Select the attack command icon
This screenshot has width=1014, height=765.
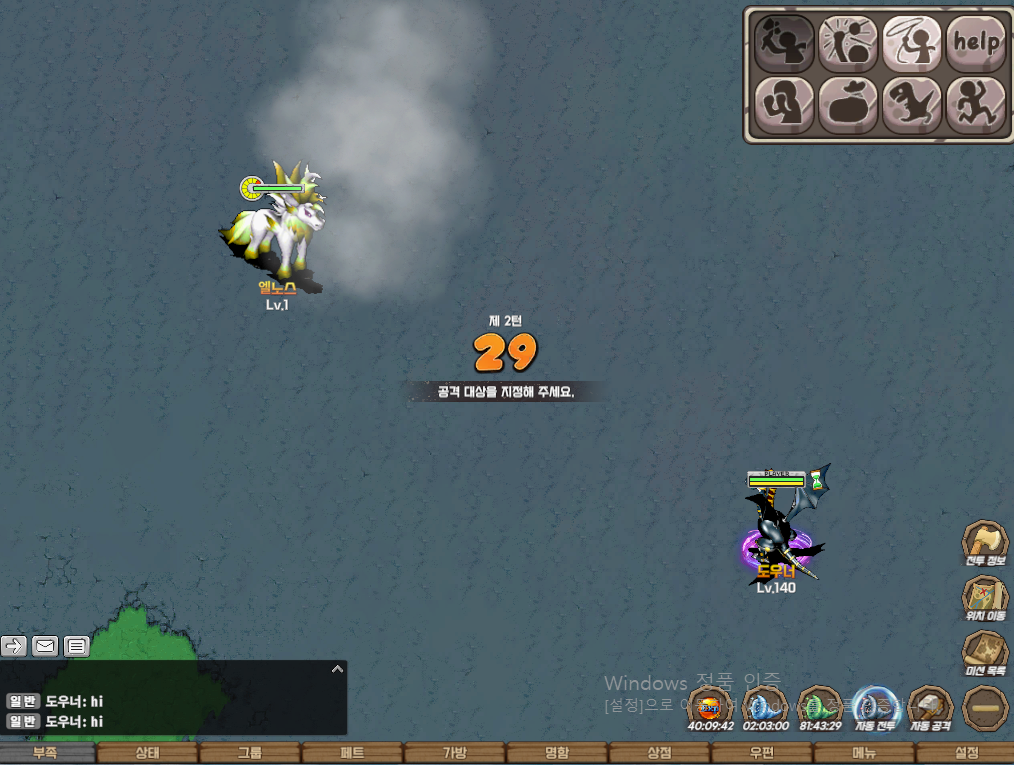[784, 43]
